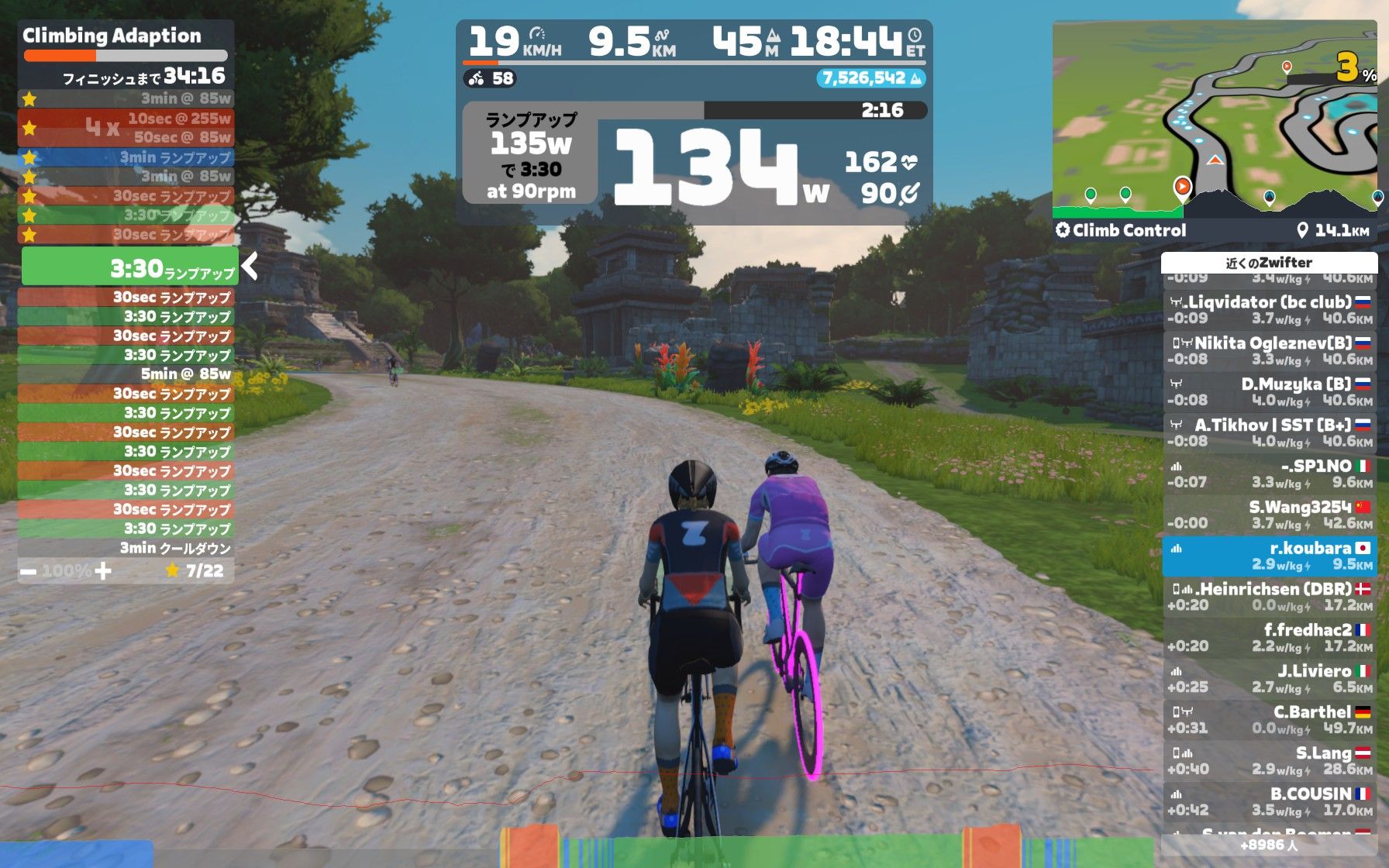Screen dimensions: 1389x868
Task: Click the 5min @ 85w workout block
Action: (x=126, y=374)
